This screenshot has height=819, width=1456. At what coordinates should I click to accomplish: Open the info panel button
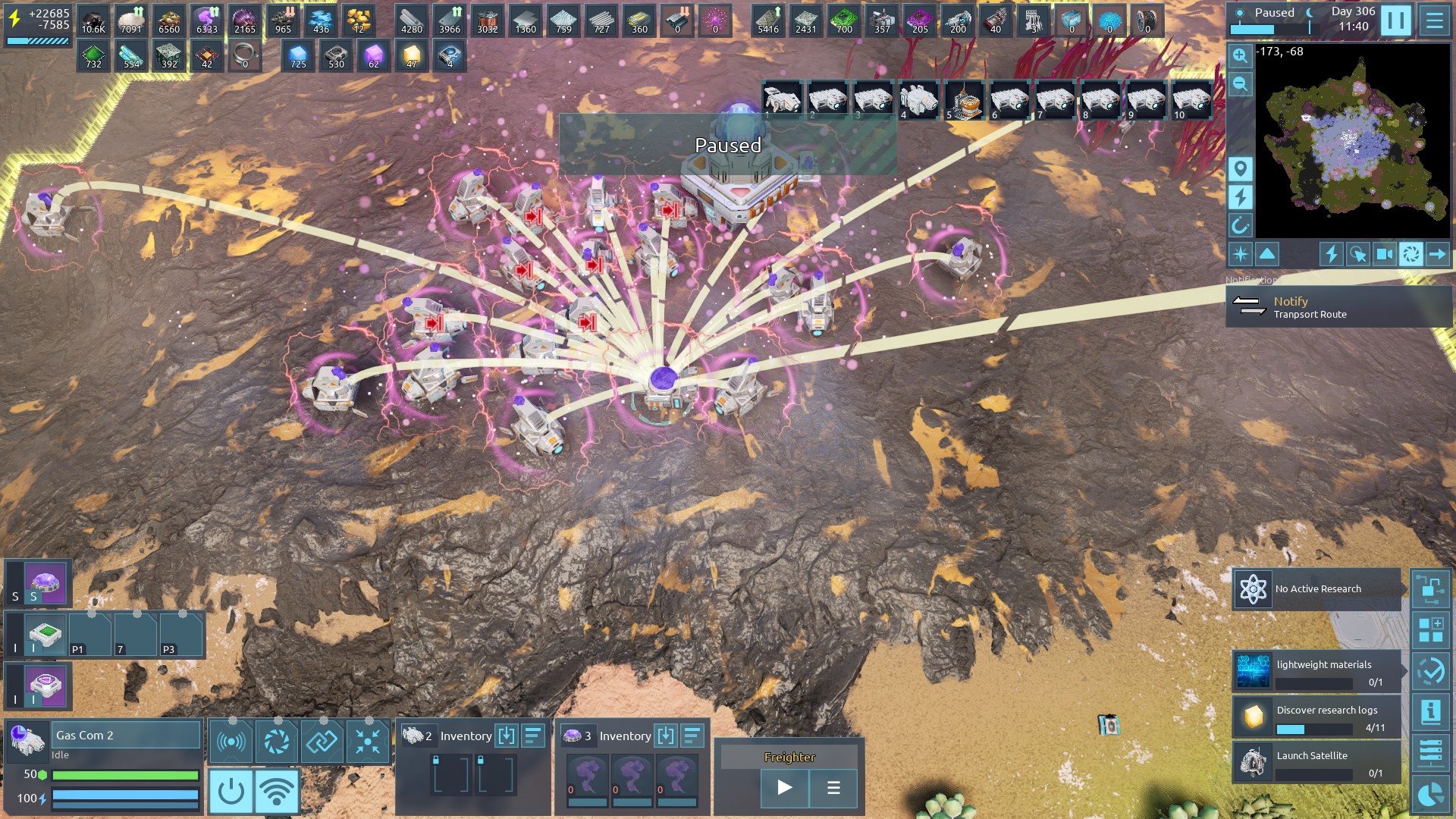(x=1431, y=711)
